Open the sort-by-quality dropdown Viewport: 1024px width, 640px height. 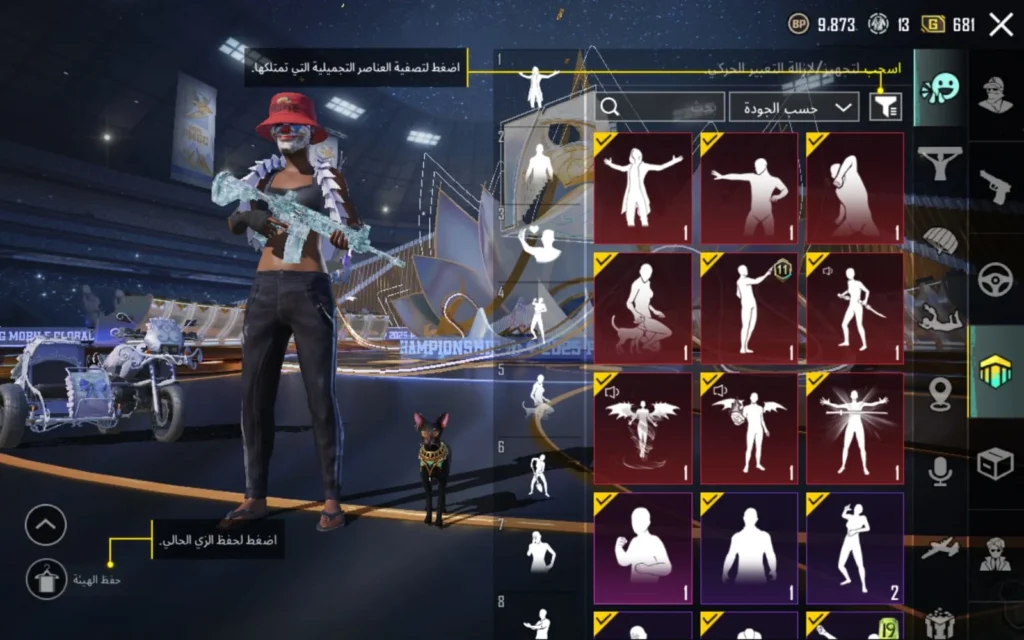click(793, 106)
